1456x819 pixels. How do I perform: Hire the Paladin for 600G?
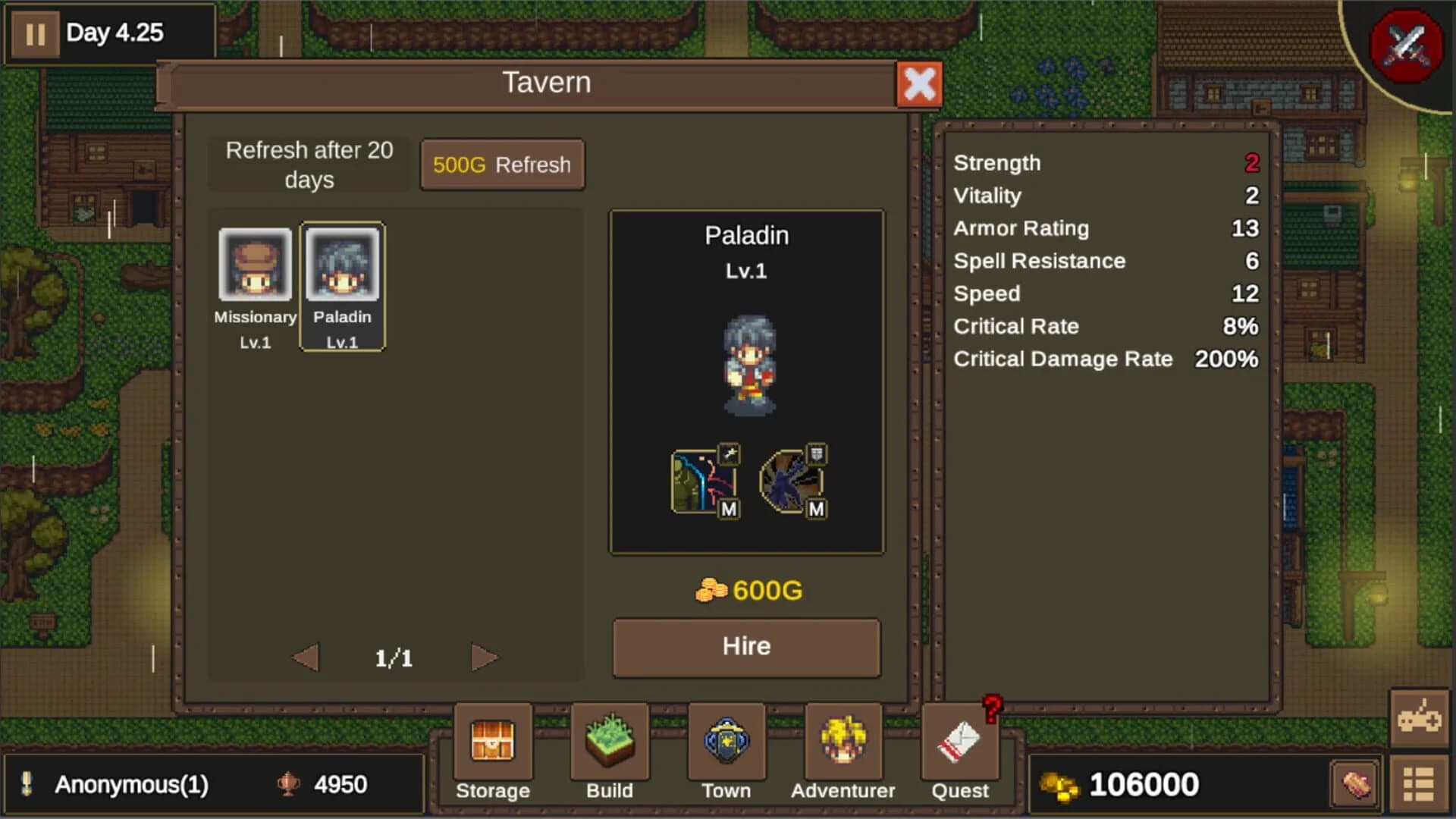(745, 646)
